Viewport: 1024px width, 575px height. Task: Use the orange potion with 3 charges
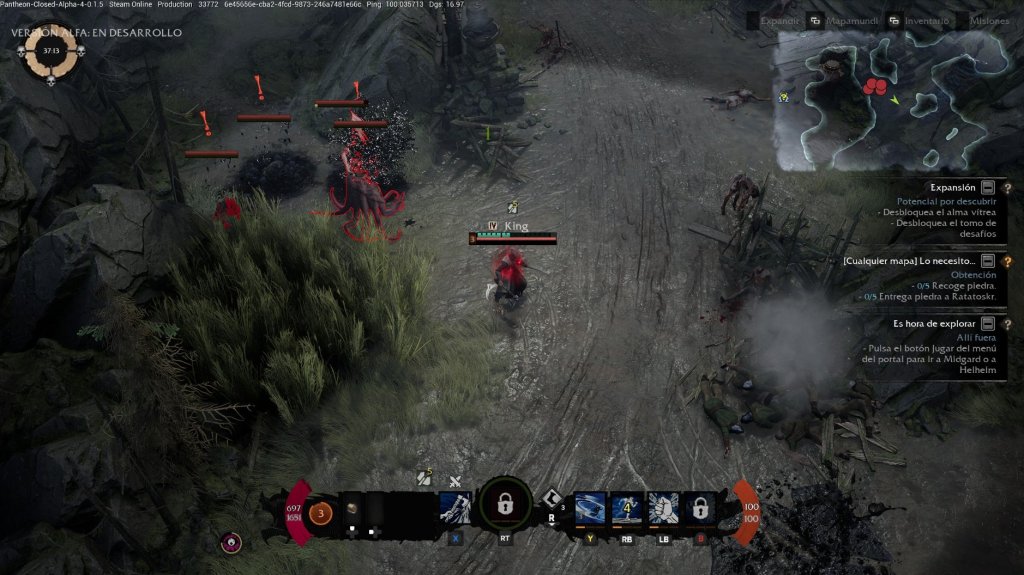321,513
